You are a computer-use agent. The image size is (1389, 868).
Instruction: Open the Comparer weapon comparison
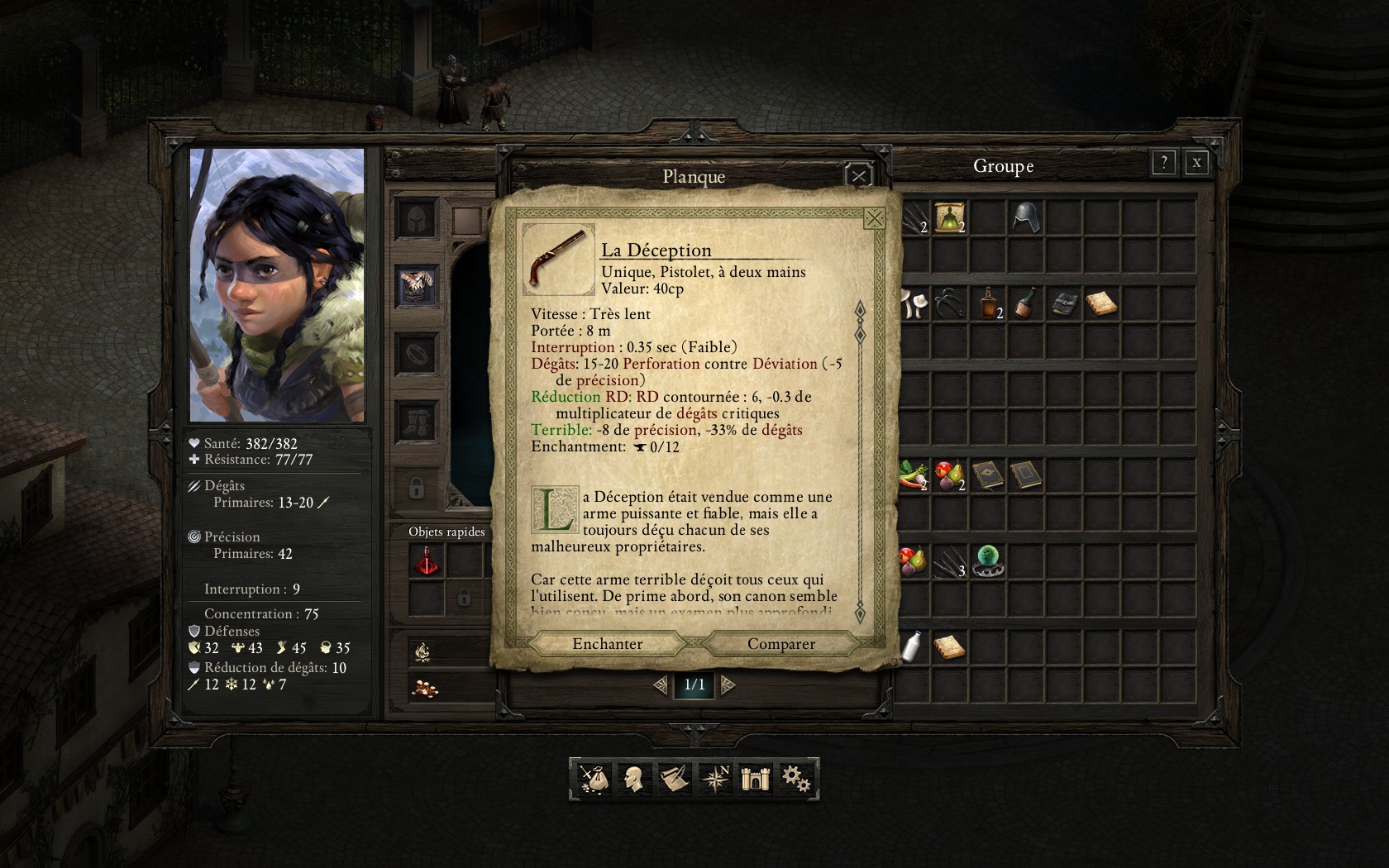point(780,644)
